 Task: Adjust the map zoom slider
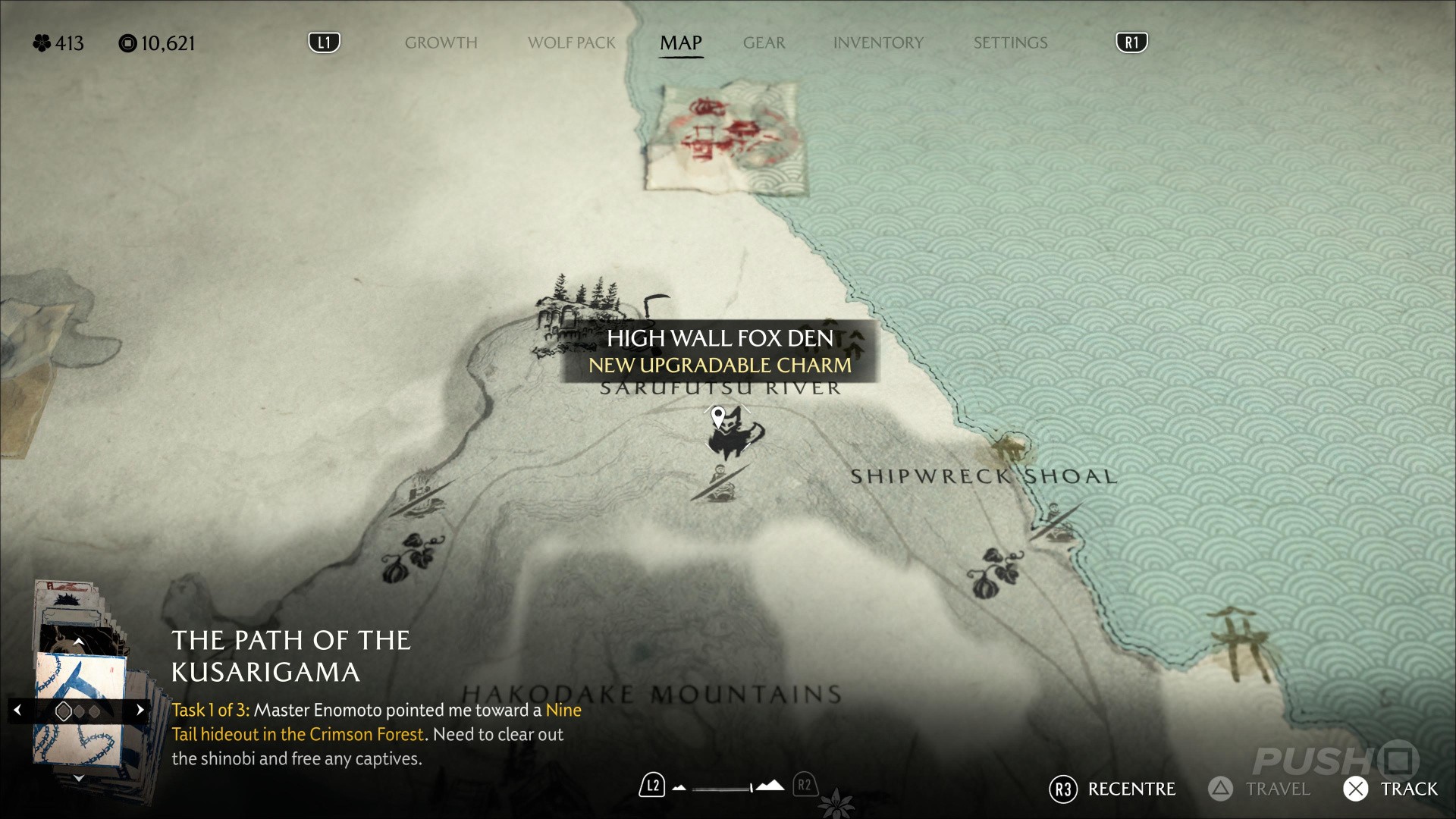[724, 788]
